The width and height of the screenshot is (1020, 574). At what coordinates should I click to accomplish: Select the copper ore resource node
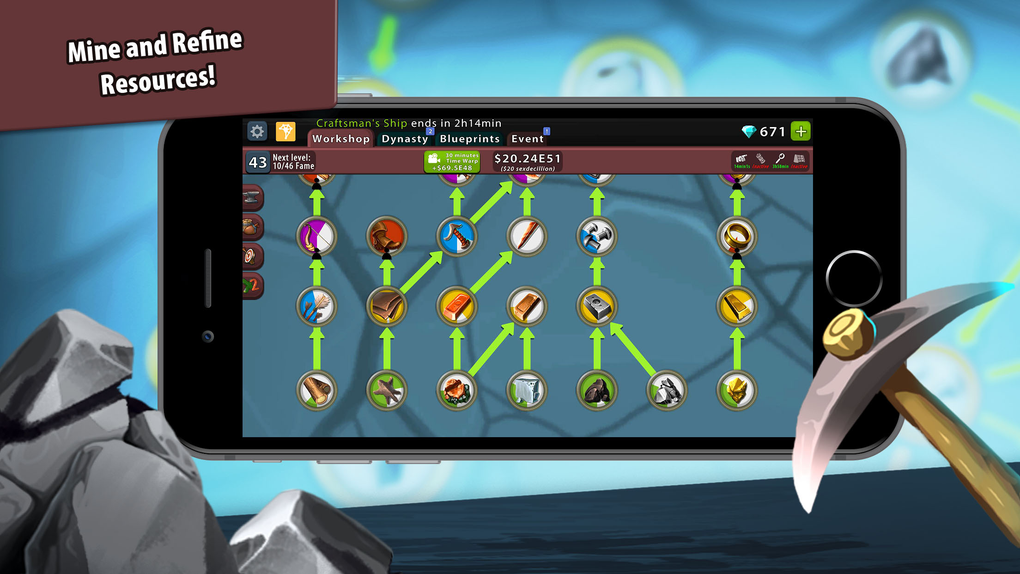(x=457, y=389)
